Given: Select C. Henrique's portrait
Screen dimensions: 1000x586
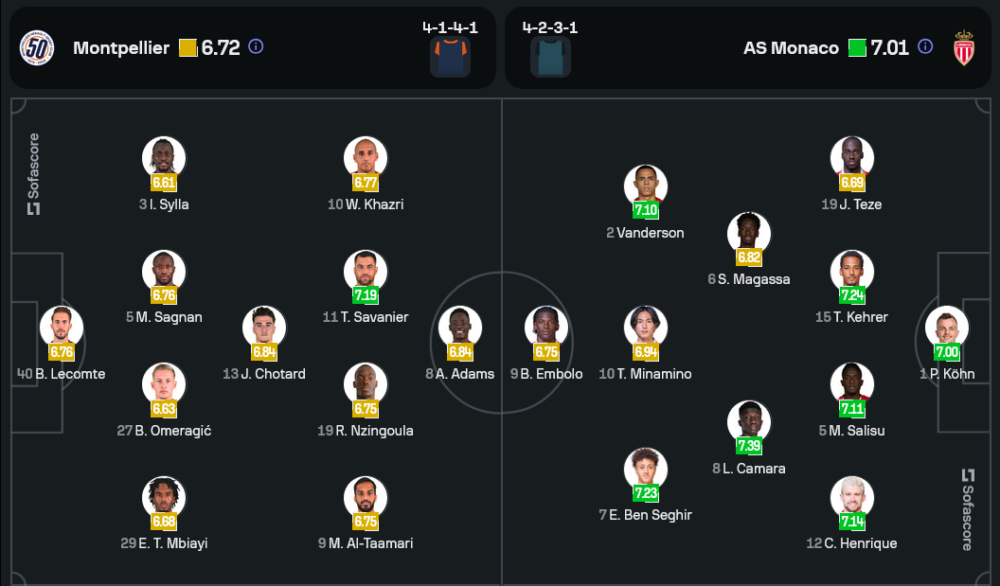Looking at the screenshot, I should [x=852, y=500].
